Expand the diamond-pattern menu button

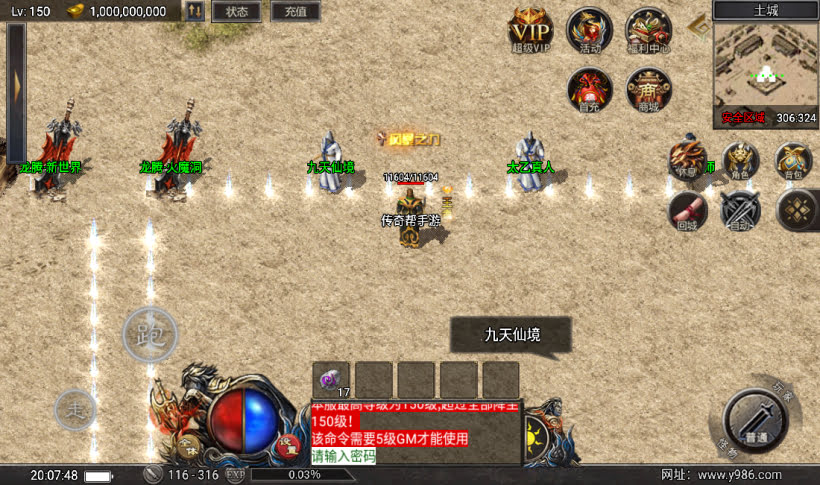point(797,209)
